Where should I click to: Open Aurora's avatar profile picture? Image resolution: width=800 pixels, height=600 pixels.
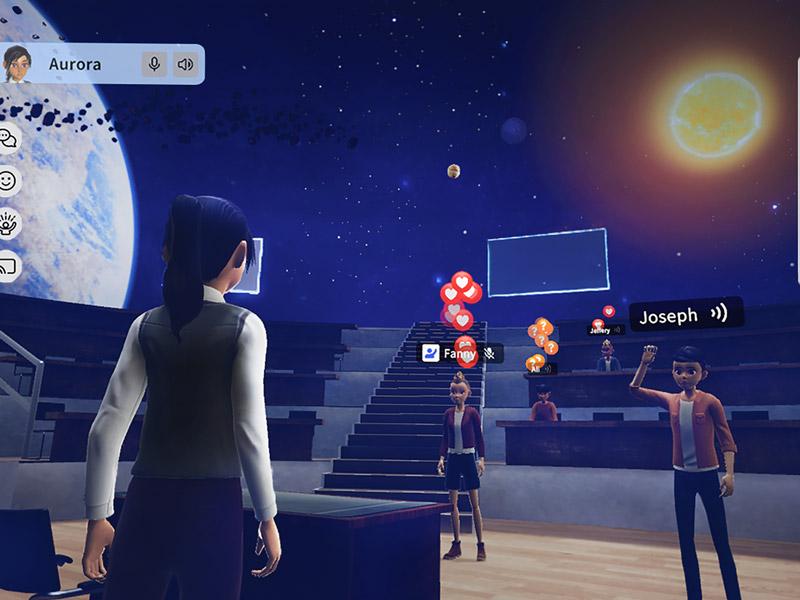(x=17, y=64)
